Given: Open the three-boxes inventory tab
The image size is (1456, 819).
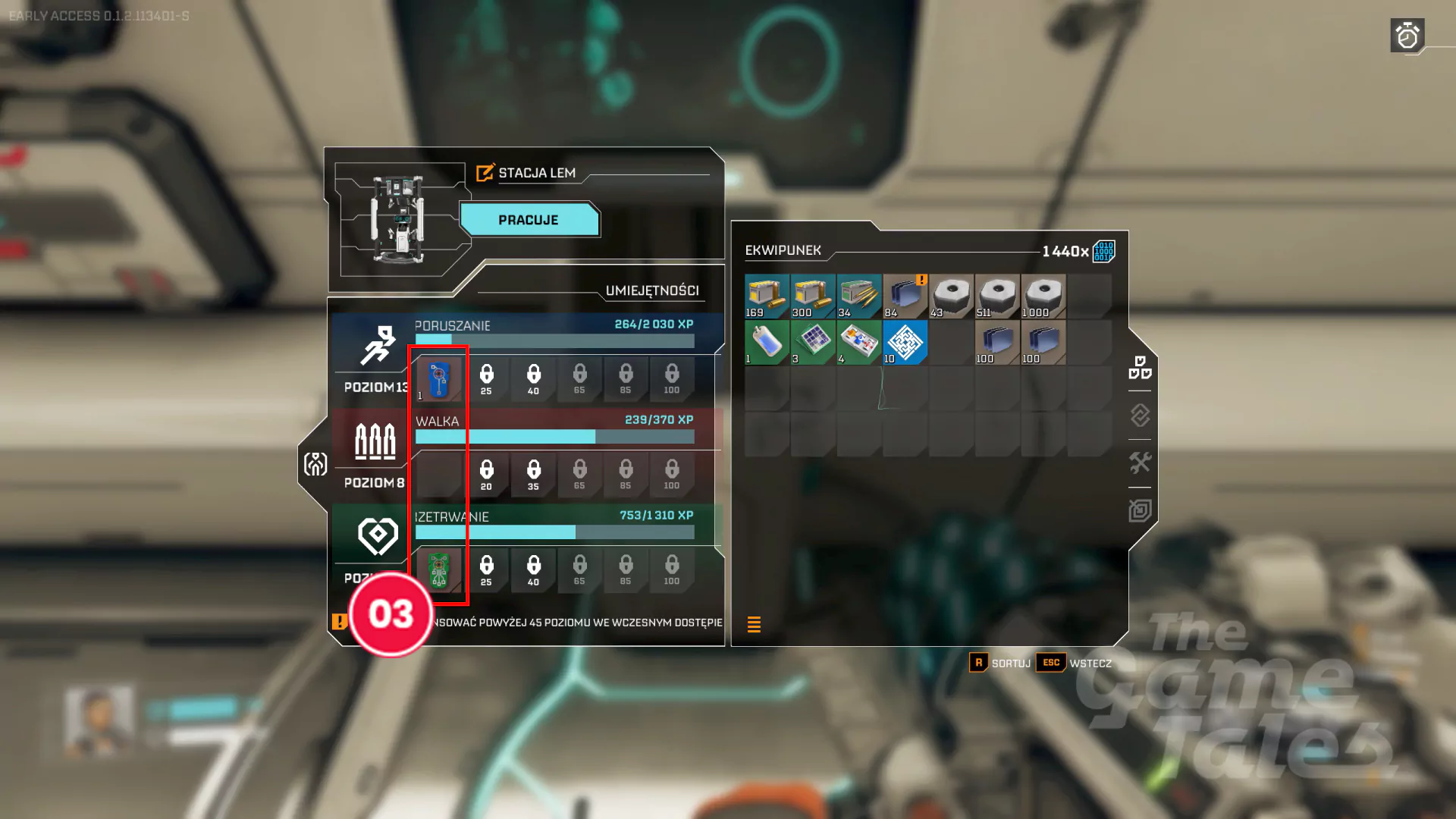Looking at the screenshot, I should (1140, 368).
